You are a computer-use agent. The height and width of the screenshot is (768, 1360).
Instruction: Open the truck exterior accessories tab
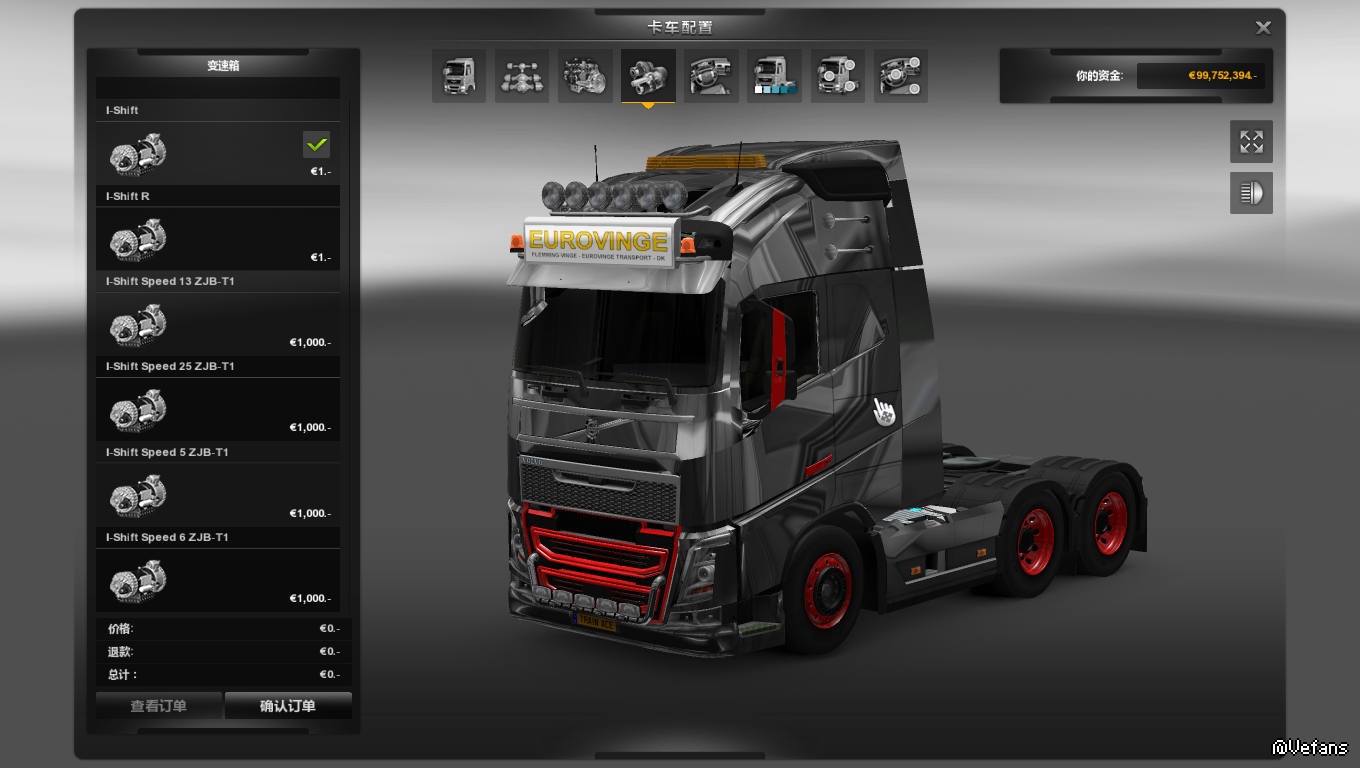point(837,76)
